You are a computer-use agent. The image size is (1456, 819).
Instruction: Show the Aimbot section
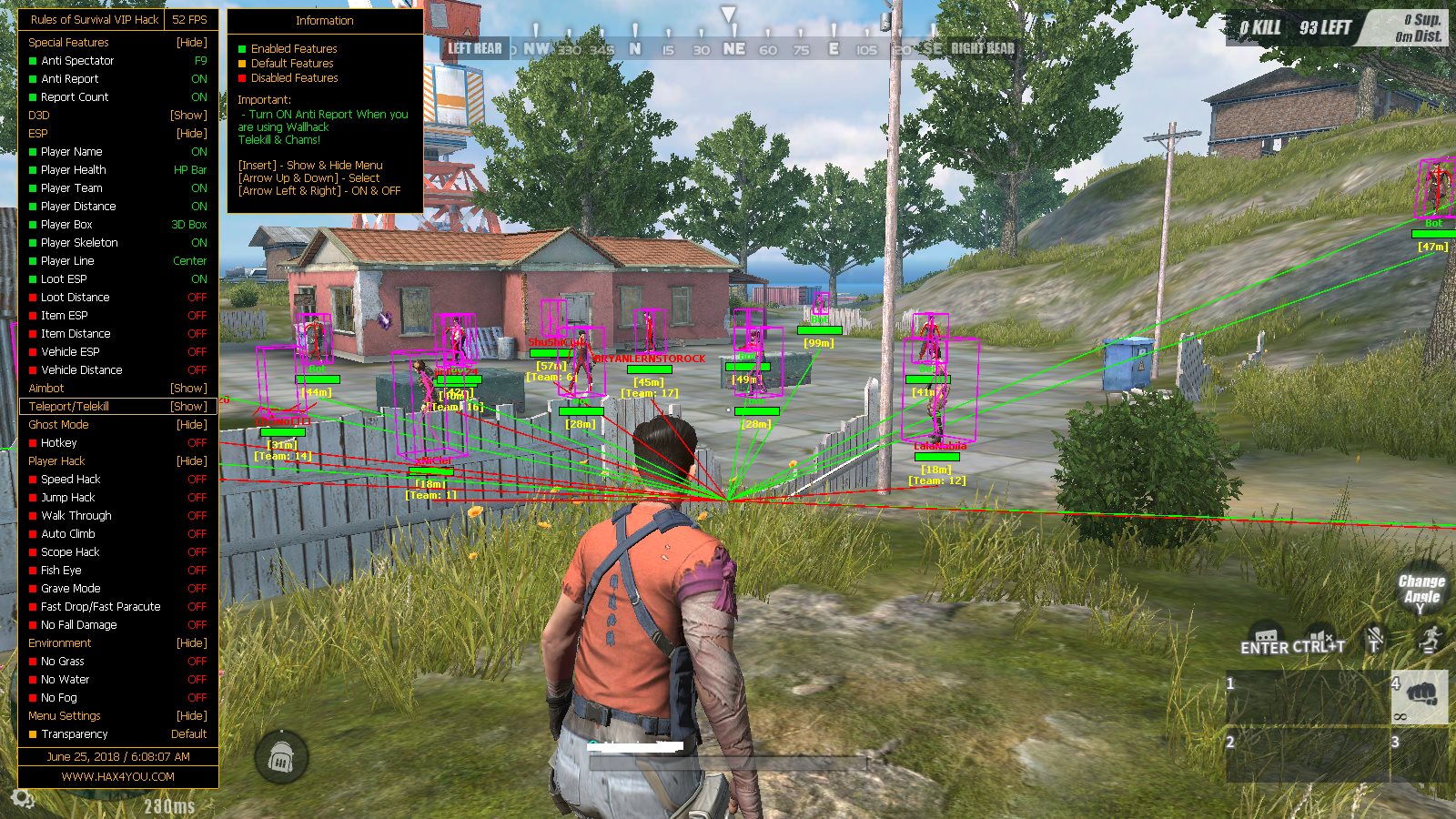coord(46,388)
